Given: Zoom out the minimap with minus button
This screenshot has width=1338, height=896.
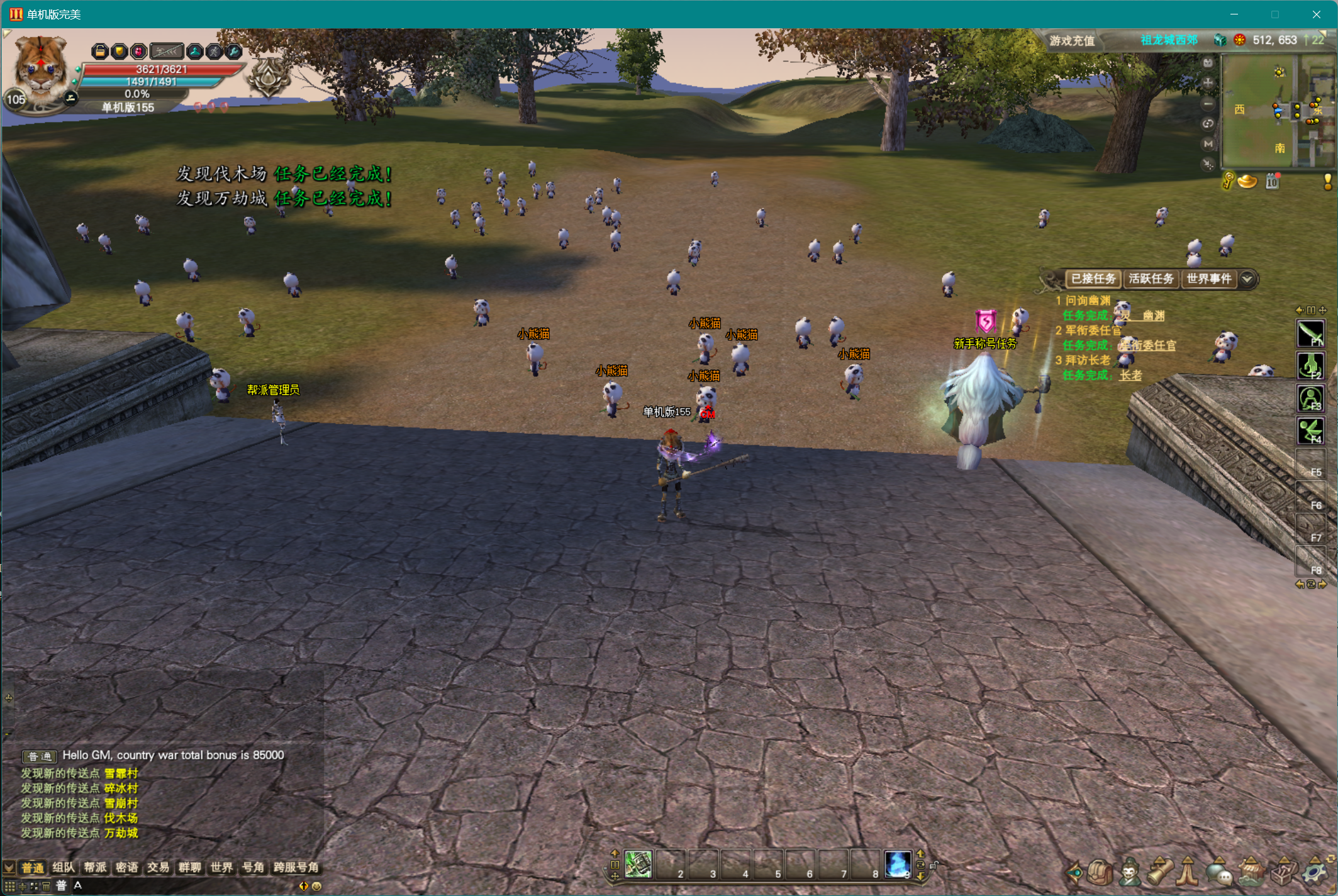Looking at the screenshot, I should (x=1208, y=104).
